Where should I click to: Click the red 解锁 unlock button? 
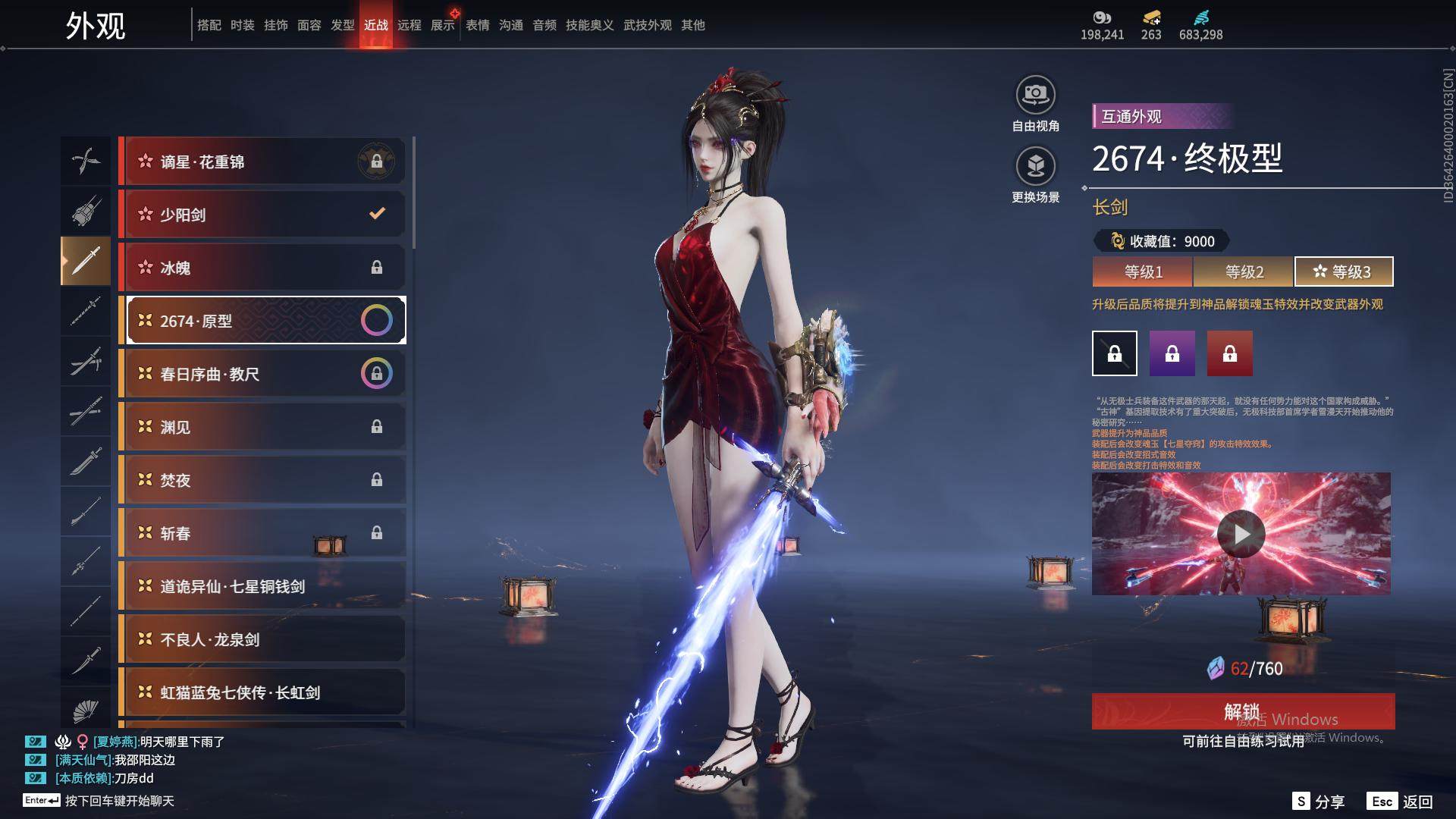[x=1243, y=711]
